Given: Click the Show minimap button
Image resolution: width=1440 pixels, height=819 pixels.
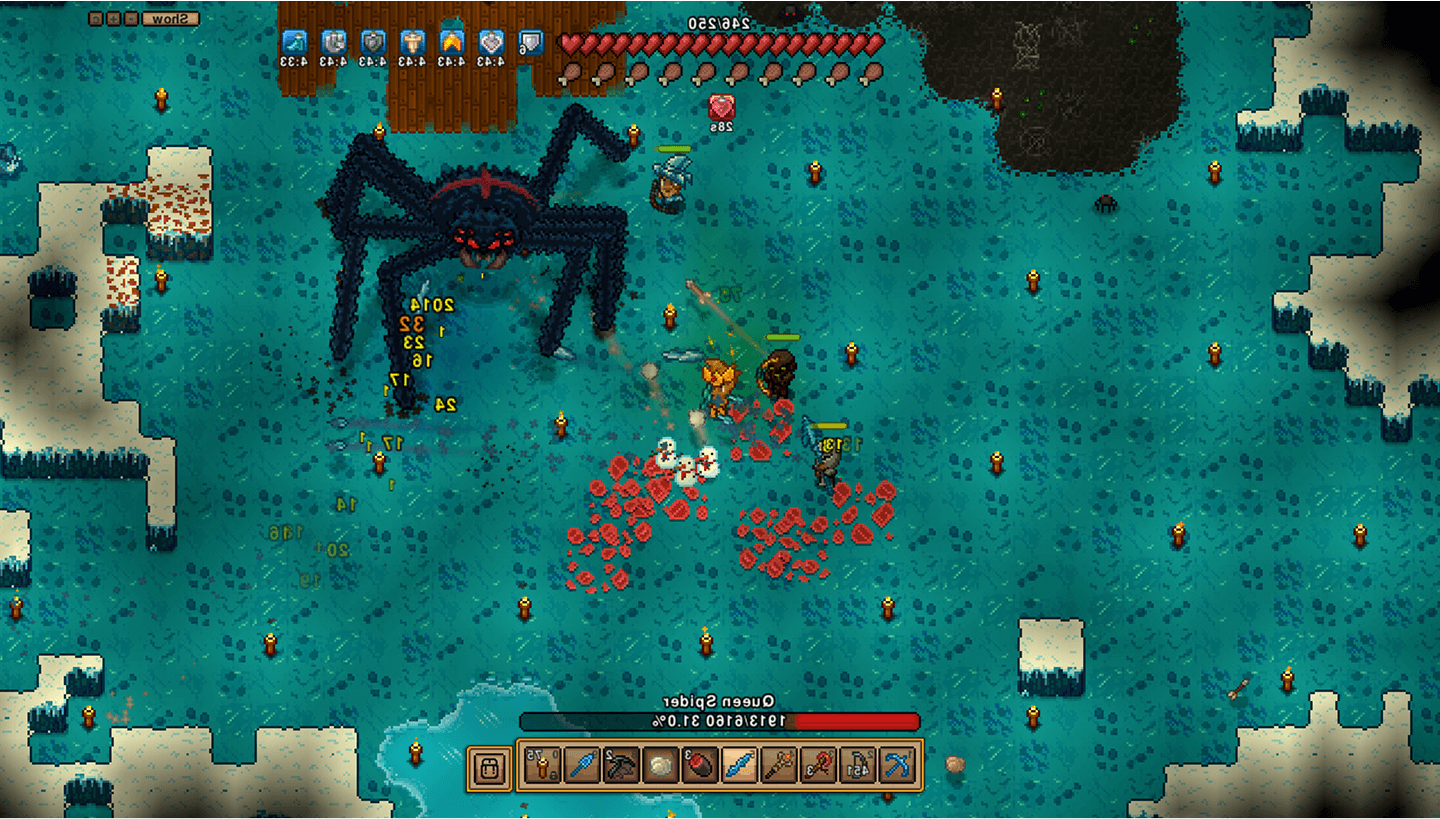Looking at the screenshot, I should point(171,18).
